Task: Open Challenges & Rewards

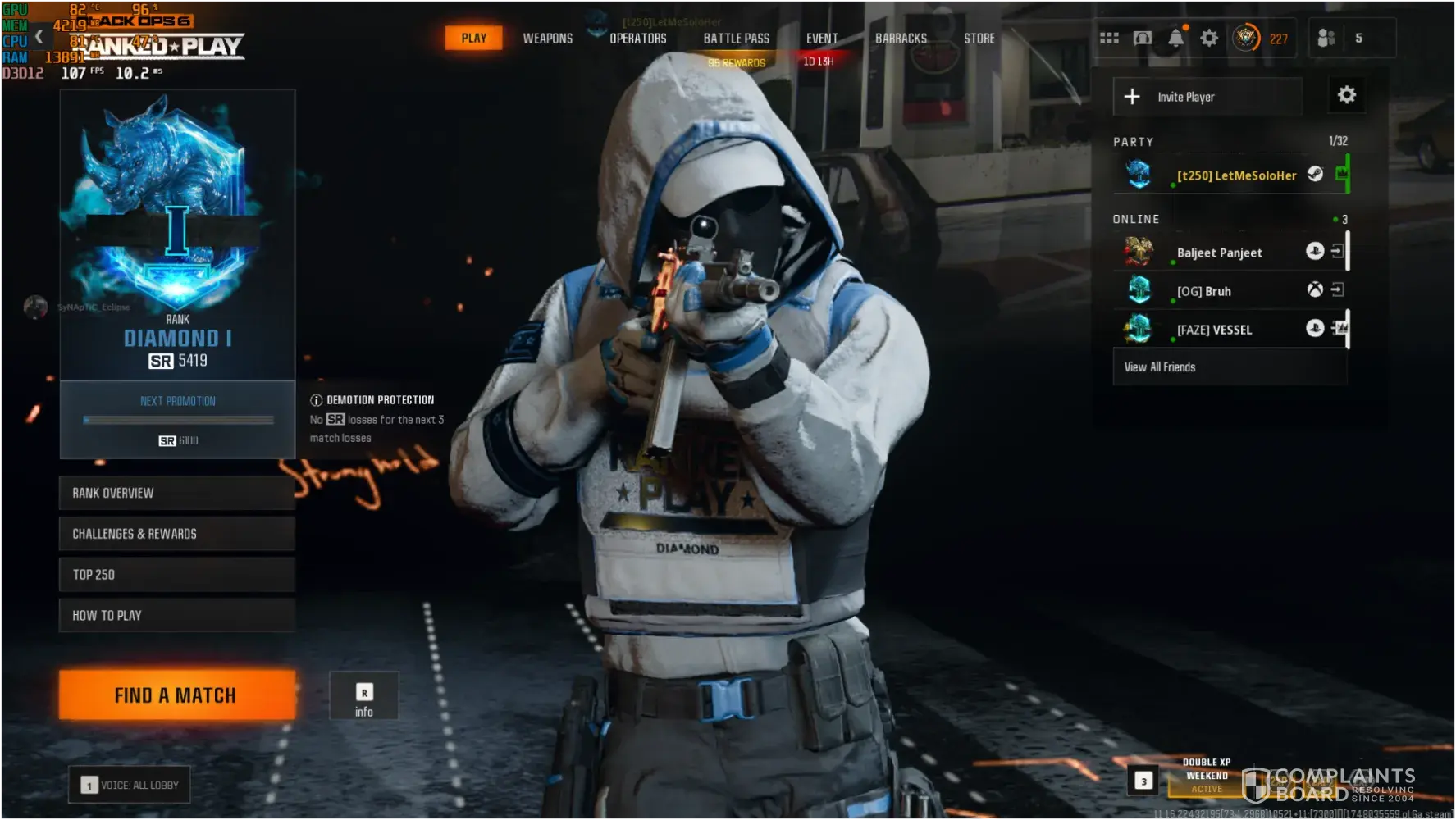Action: coord(176,534)
